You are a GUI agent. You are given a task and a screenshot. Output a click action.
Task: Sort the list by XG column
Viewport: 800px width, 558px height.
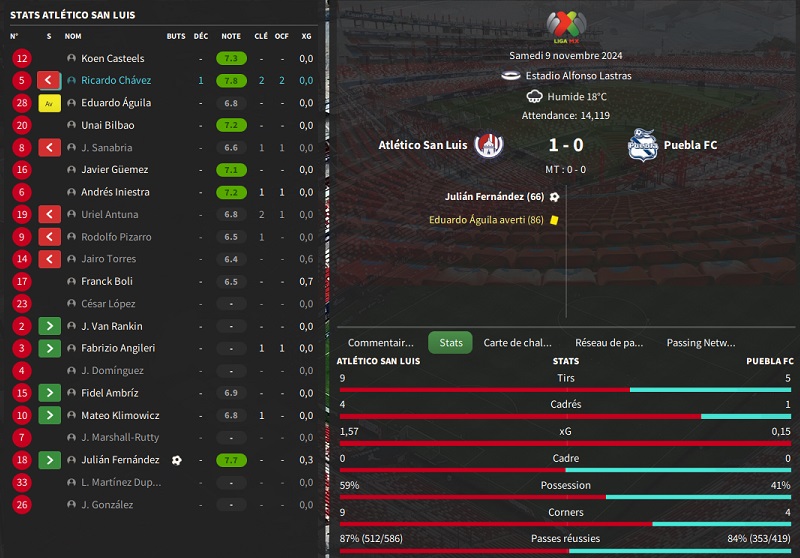coord(306,36)
